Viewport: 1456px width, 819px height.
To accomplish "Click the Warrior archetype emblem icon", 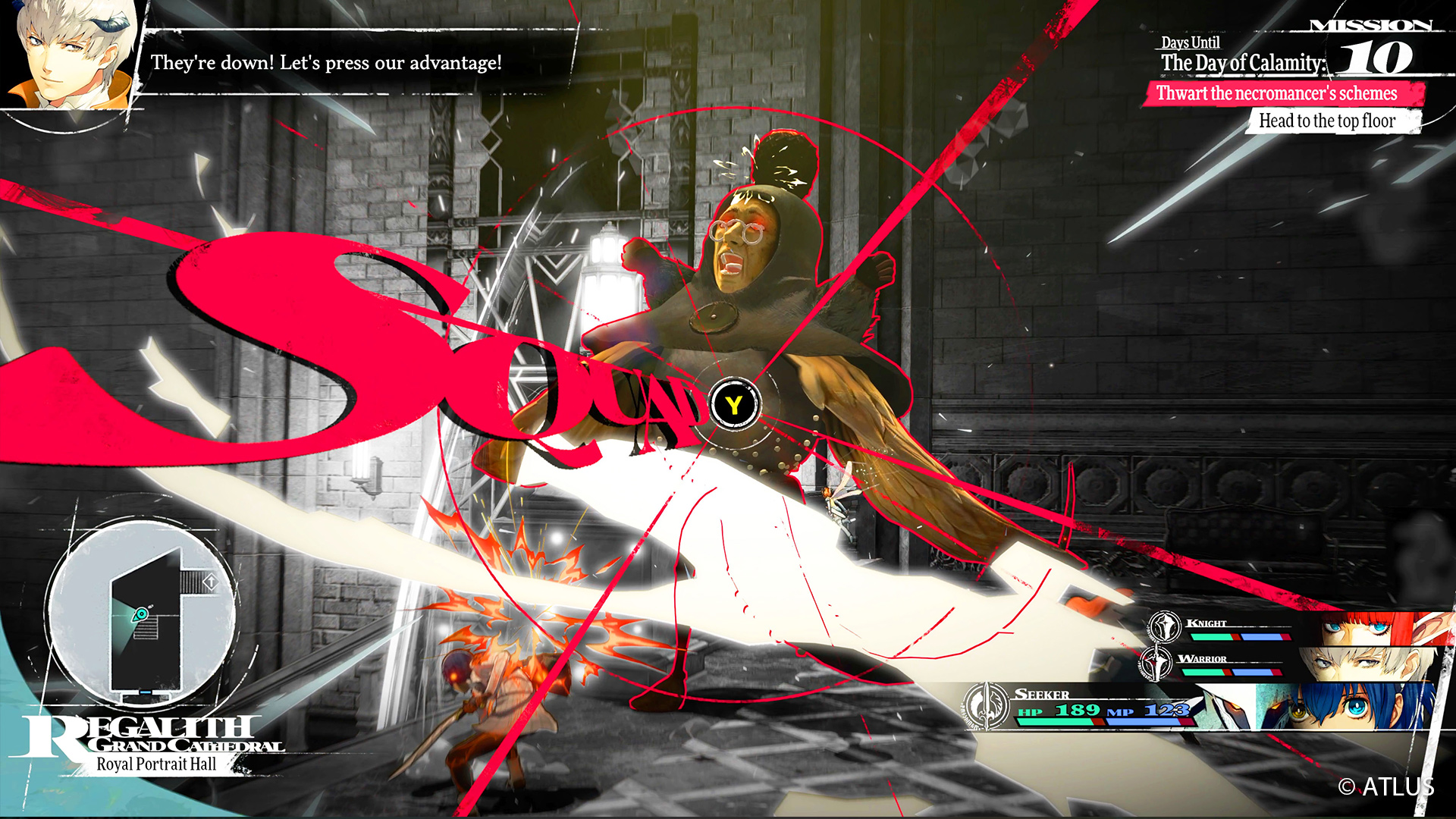I will point(1156,663).
